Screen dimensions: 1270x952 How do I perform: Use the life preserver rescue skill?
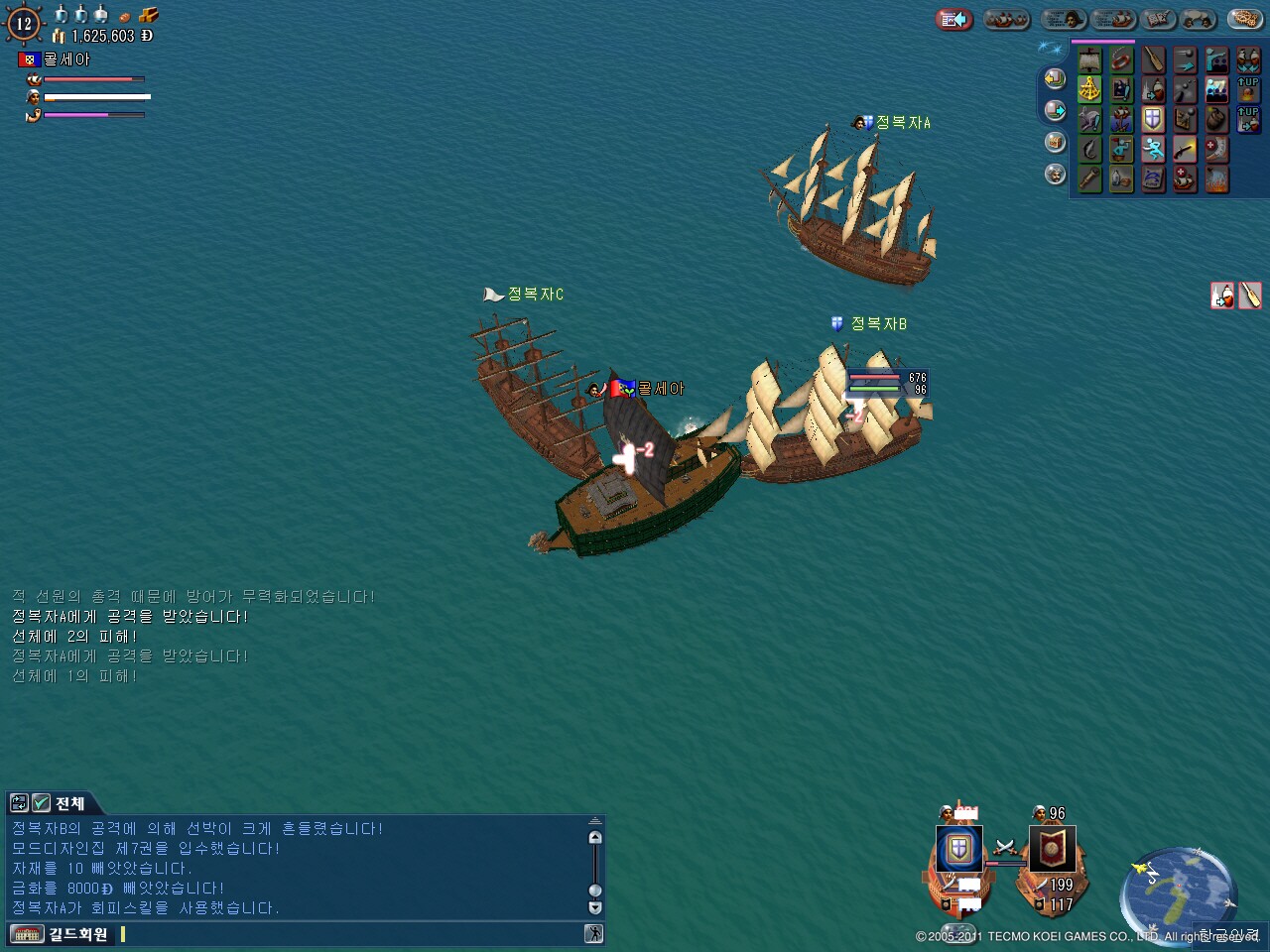pyautogui.click(x=1121, y=60)
